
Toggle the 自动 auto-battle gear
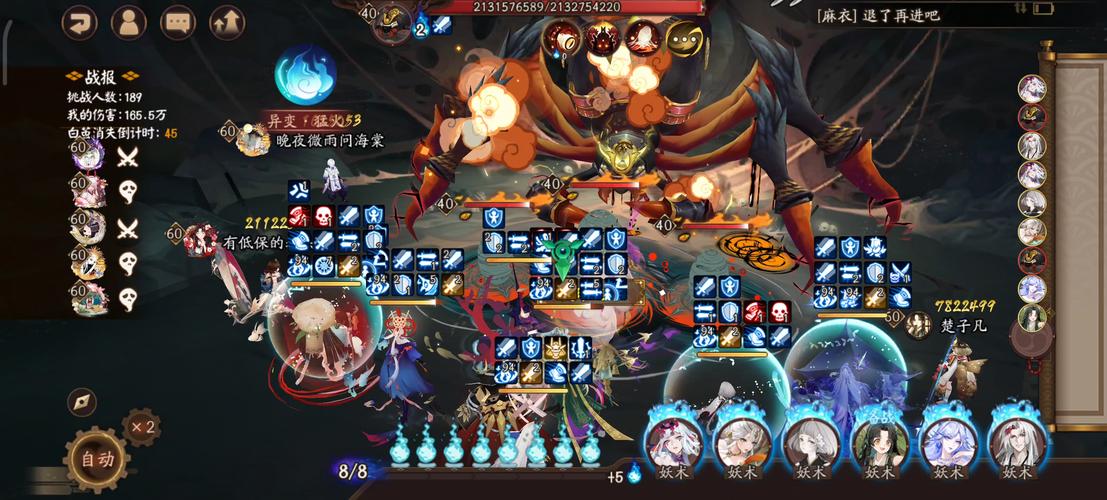coord(97,459)
